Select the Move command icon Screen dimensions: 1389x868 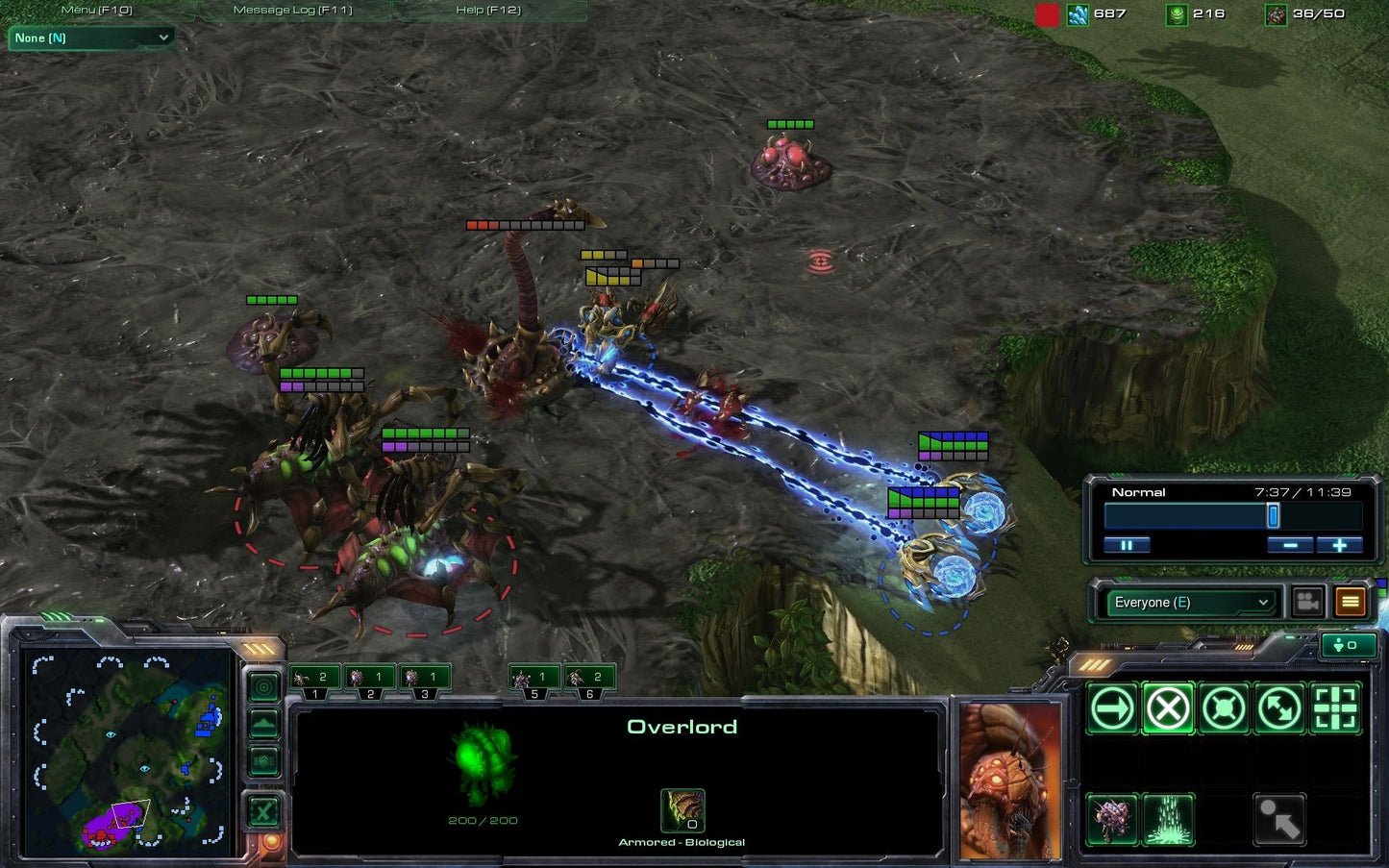1112,708
